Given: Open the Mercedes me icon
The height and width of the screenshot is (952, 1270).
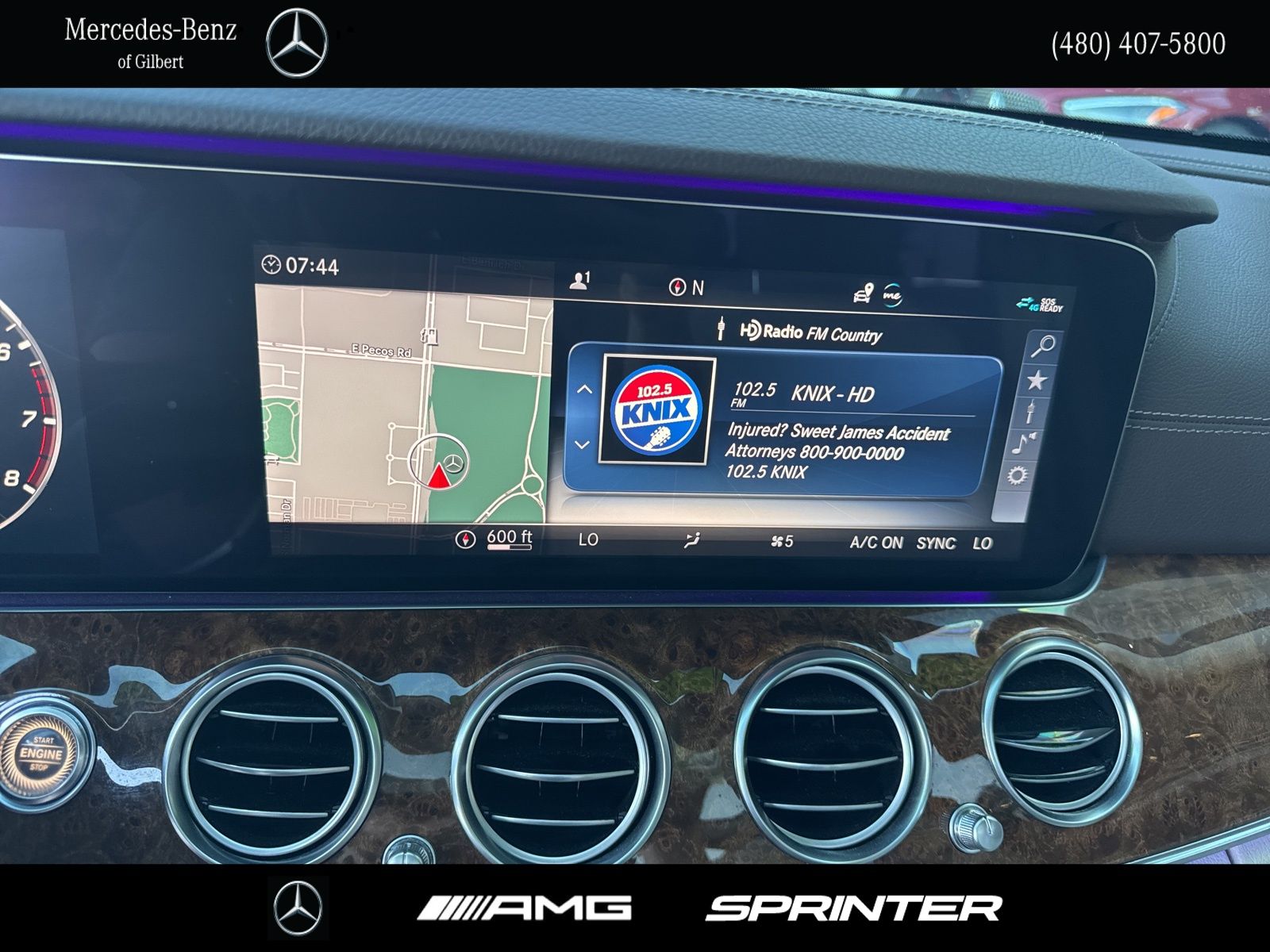Looking at the screenshot, I should [x=892, y=295].
